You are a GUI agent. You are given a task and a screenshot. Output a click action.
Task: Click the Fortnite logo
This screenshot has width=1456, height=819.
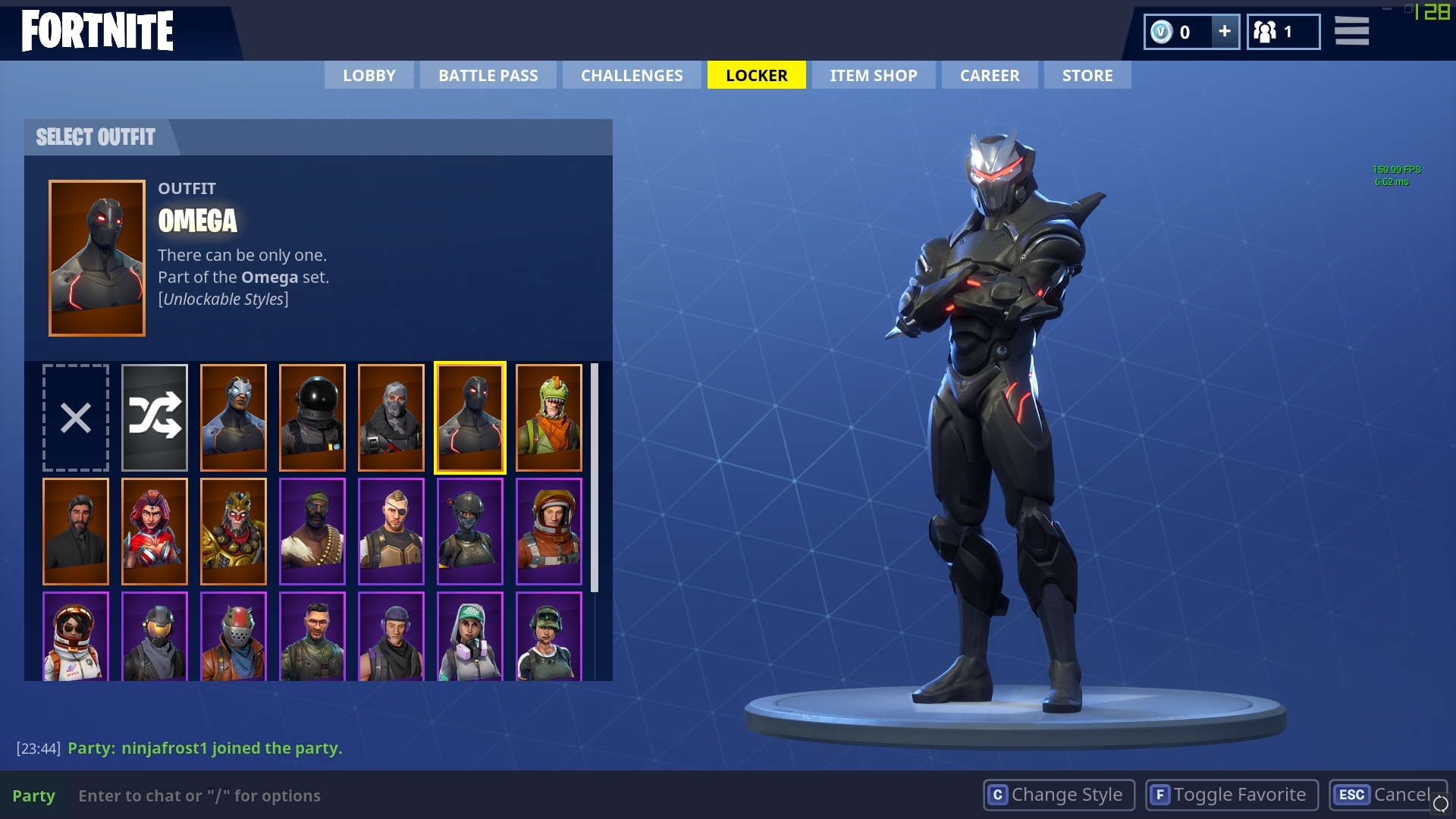click(97, 31)
